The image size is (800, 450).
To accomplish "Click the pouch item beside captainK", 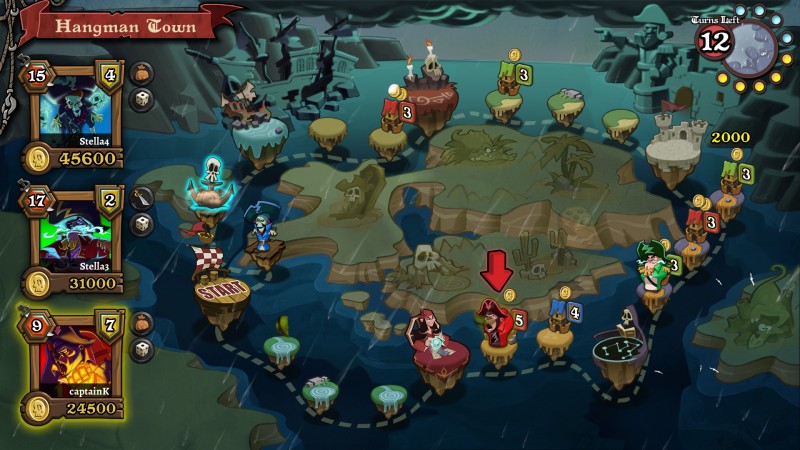I will (142, 323).
